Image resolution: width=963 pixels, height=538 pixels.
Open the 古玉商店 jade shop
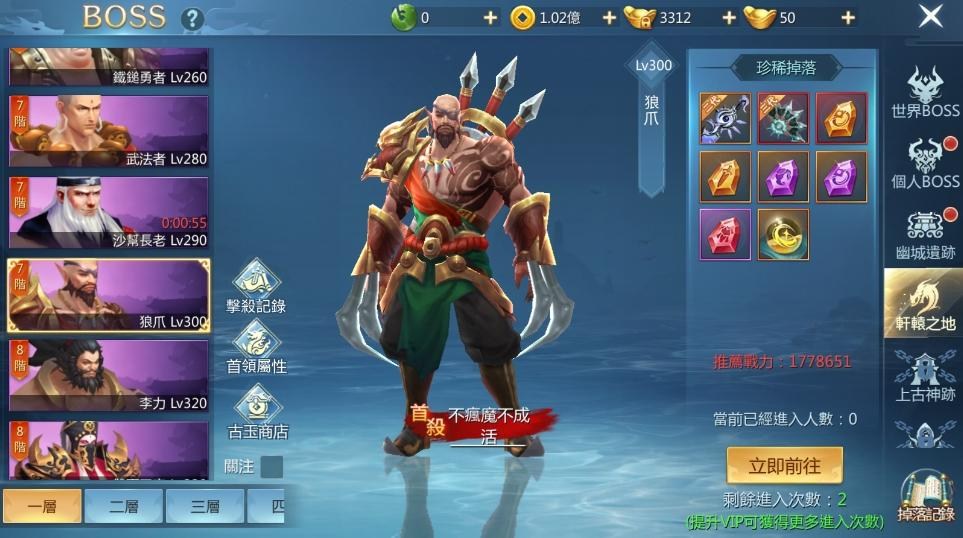click(257, 413)
